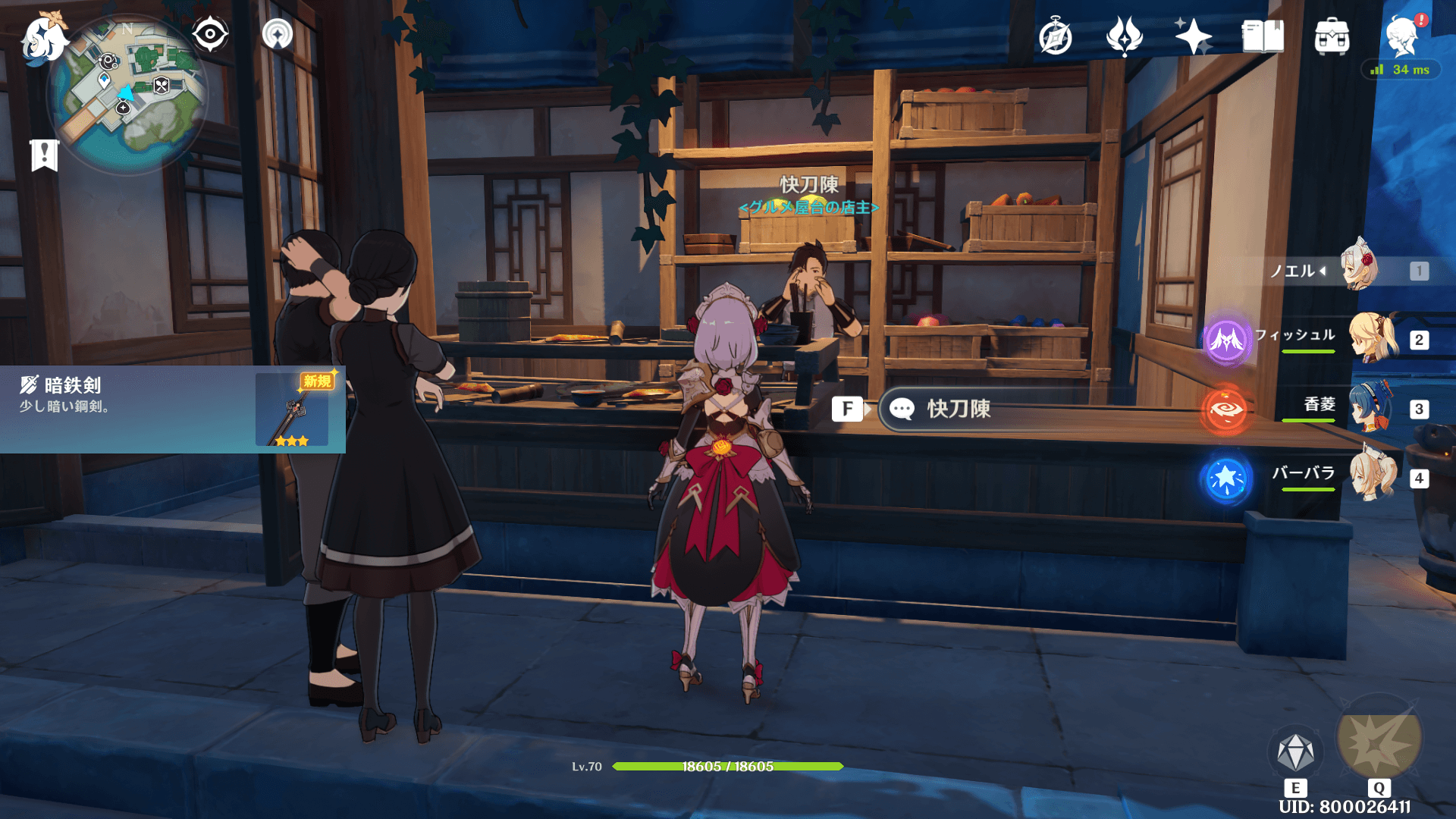Open the adventurer handbook book icon
The image size is (1456, 819).
point(1263,36)
